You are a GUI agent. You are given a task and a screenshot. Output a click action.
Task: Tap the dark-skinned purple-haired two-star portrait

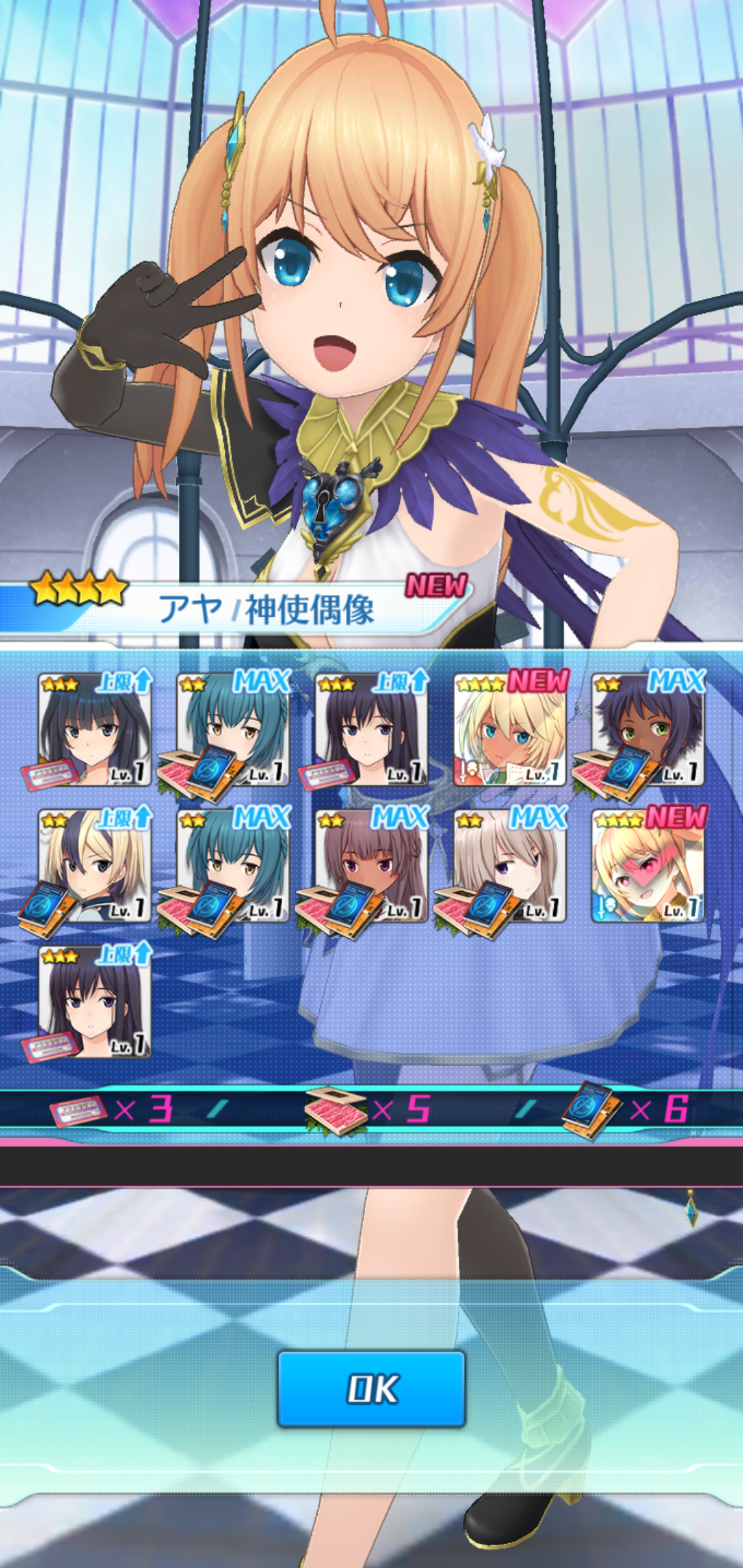point(648,729)
